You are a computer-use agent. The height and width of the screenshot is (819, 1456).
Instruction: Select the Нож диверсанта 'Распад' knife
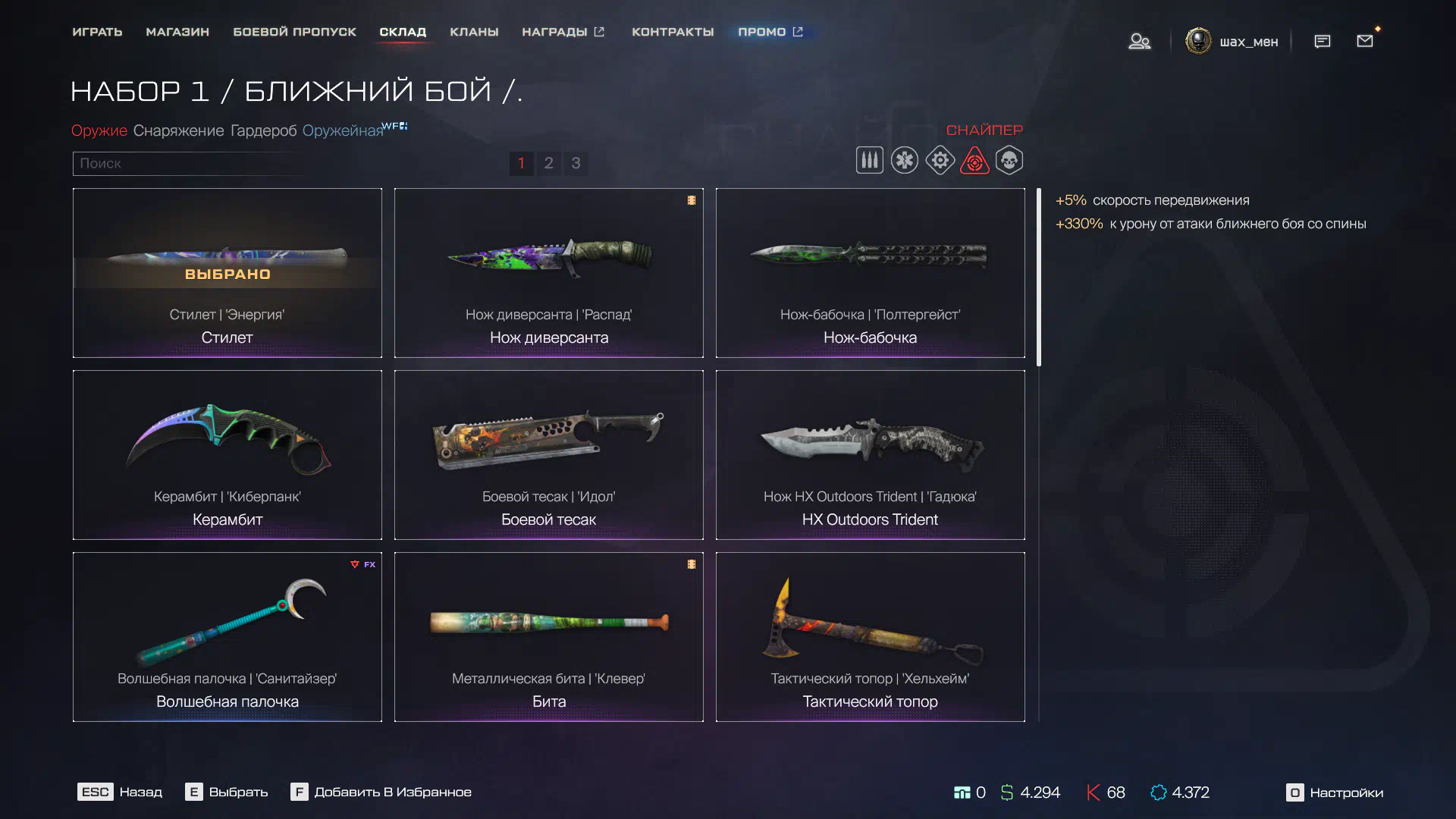point(548,273)
